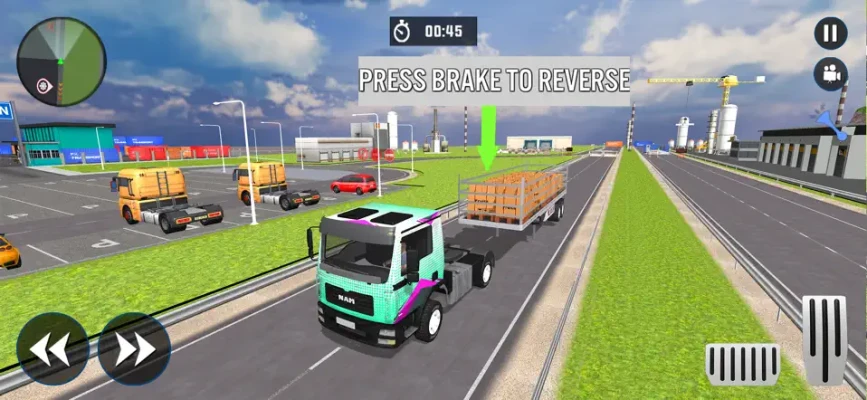867x400 pixels.
Task: Switch camera view with the camera icon
Action: [x=829, y=74]
